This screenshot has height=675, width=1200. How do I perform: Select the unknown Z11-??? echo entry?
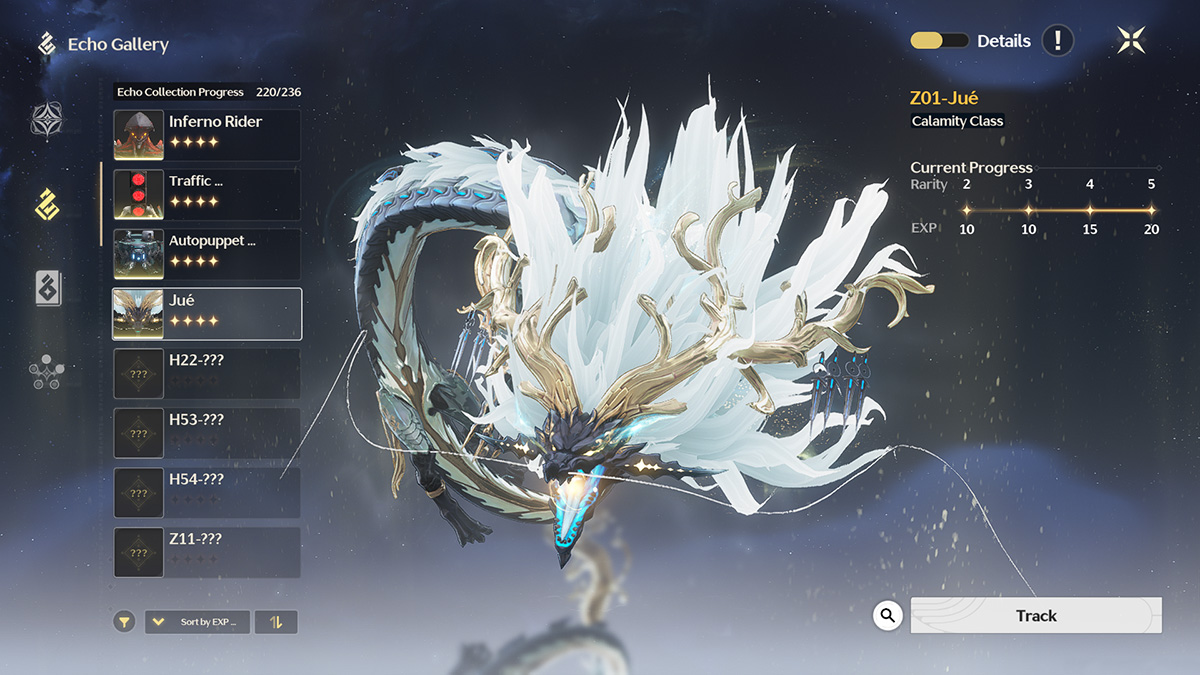(207, 552)
